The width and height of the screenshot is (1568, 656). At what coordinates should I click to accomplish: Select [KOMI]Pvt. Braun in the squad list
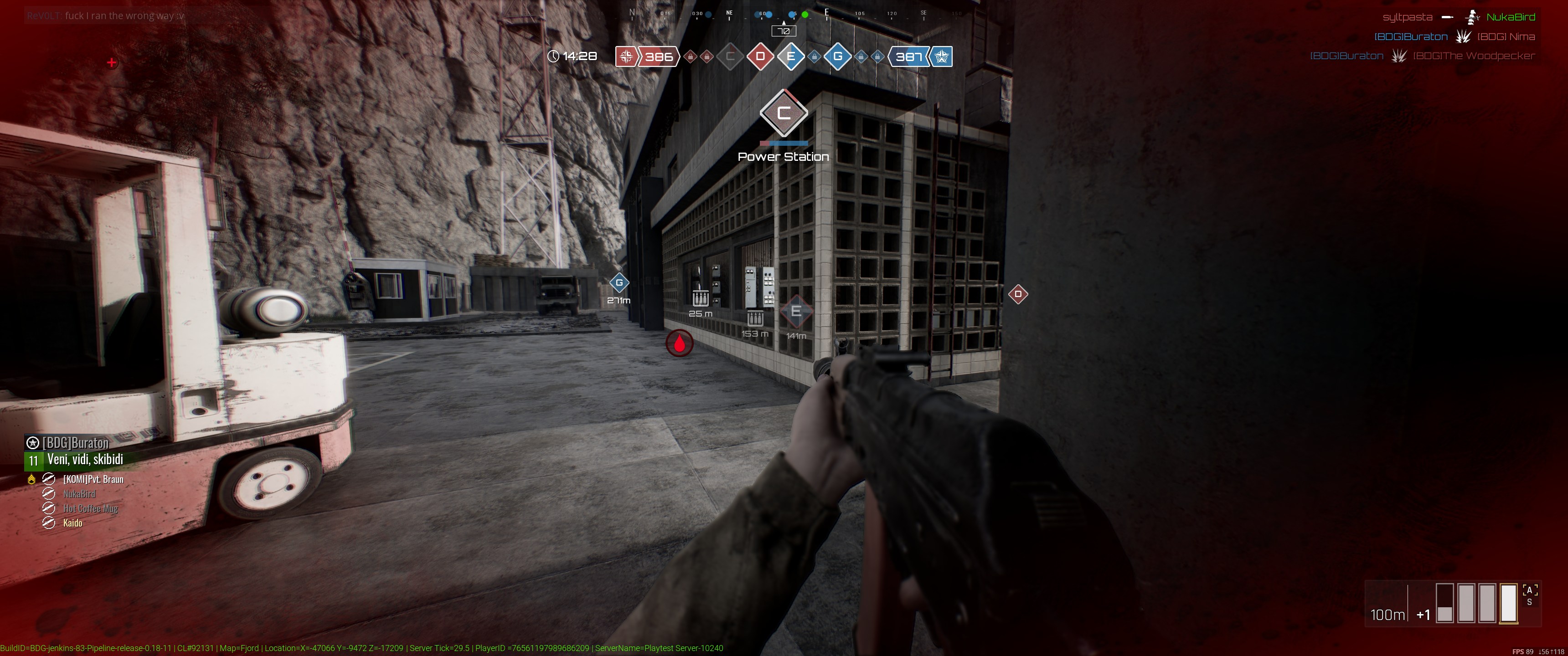(x=93, y=480)
